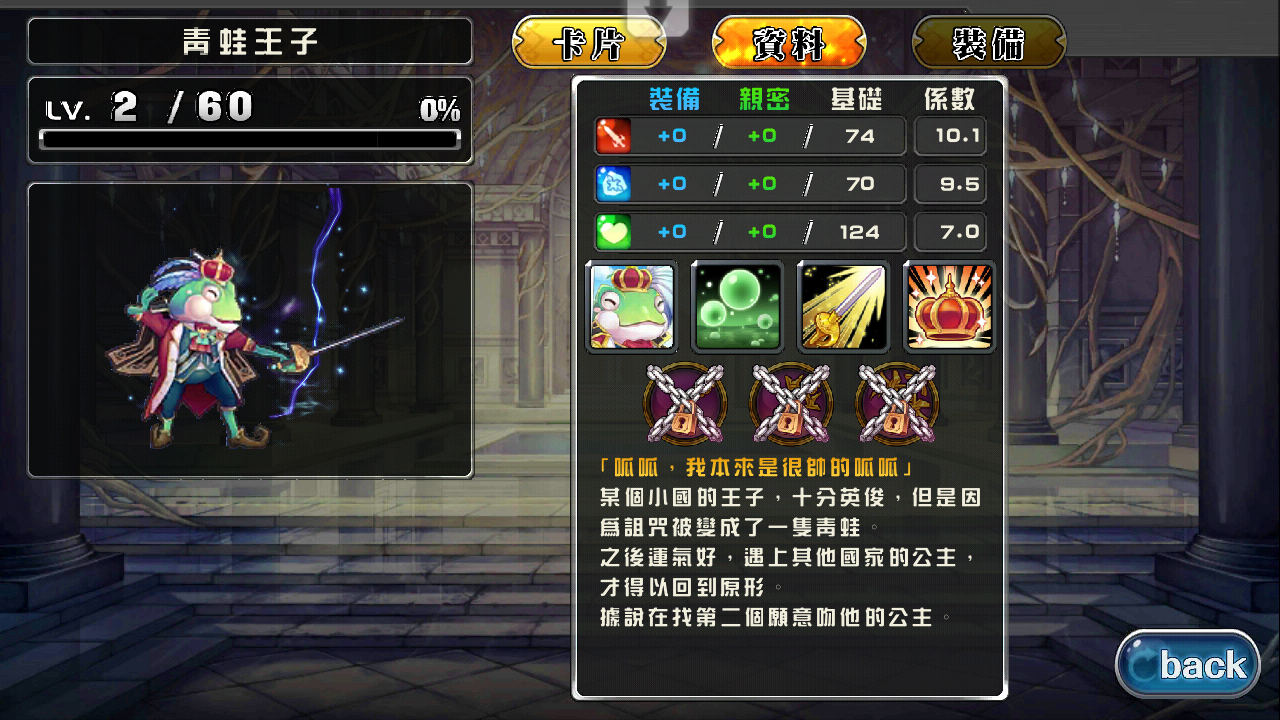
Task: Open the 裝備 tab
Action: pos(989,44)
